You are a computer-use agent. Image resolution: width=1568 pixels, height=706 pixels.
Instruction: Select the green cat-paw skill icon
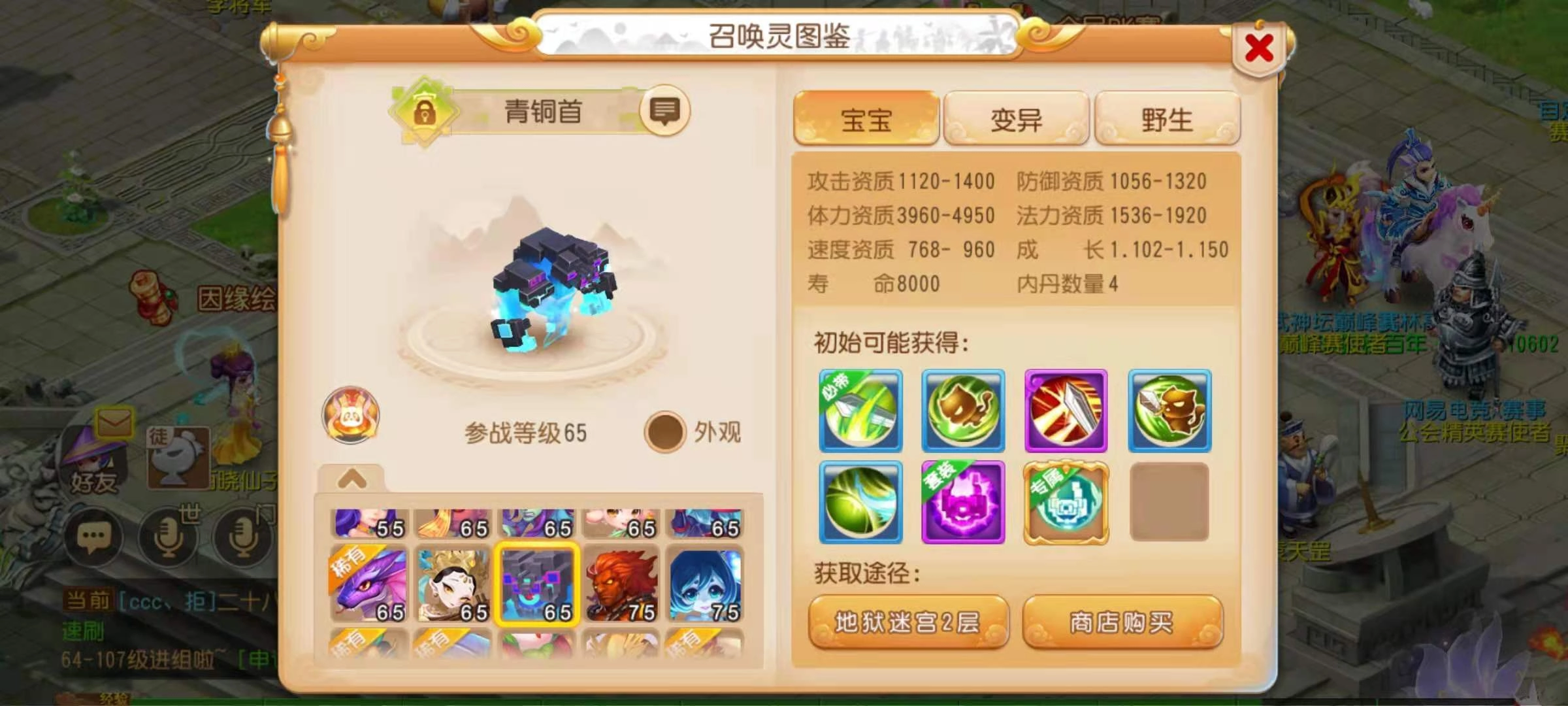point(964,411)
